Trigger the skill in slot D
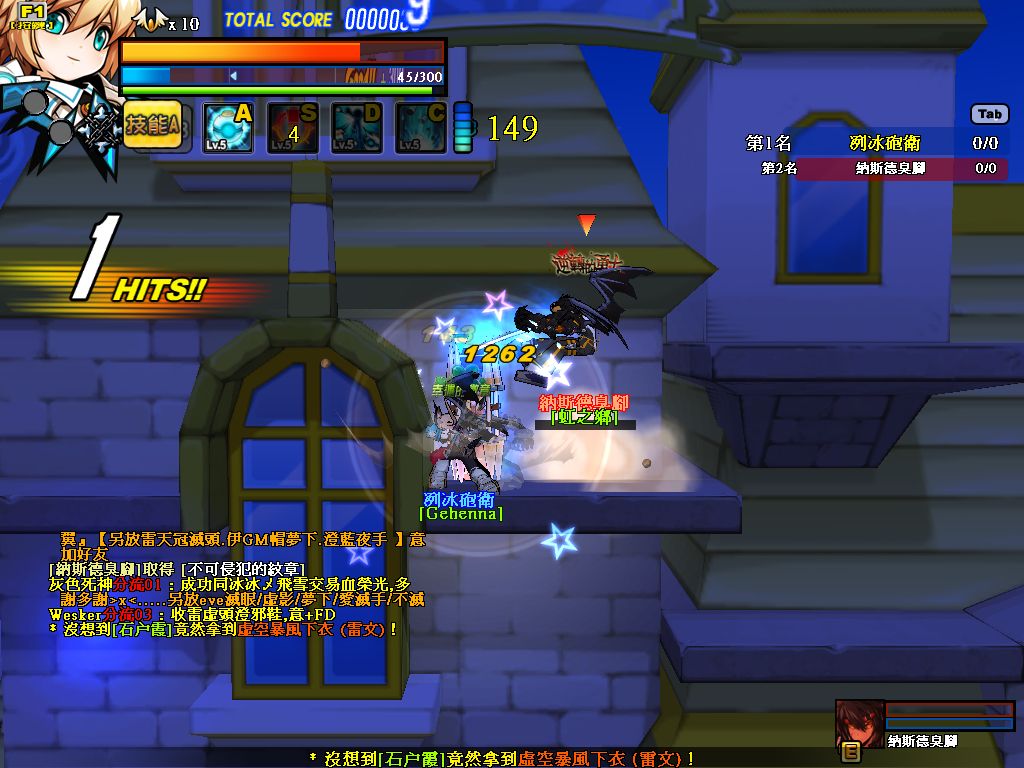The height and width of the screenshot is (768, 1024). pos(357,128)
